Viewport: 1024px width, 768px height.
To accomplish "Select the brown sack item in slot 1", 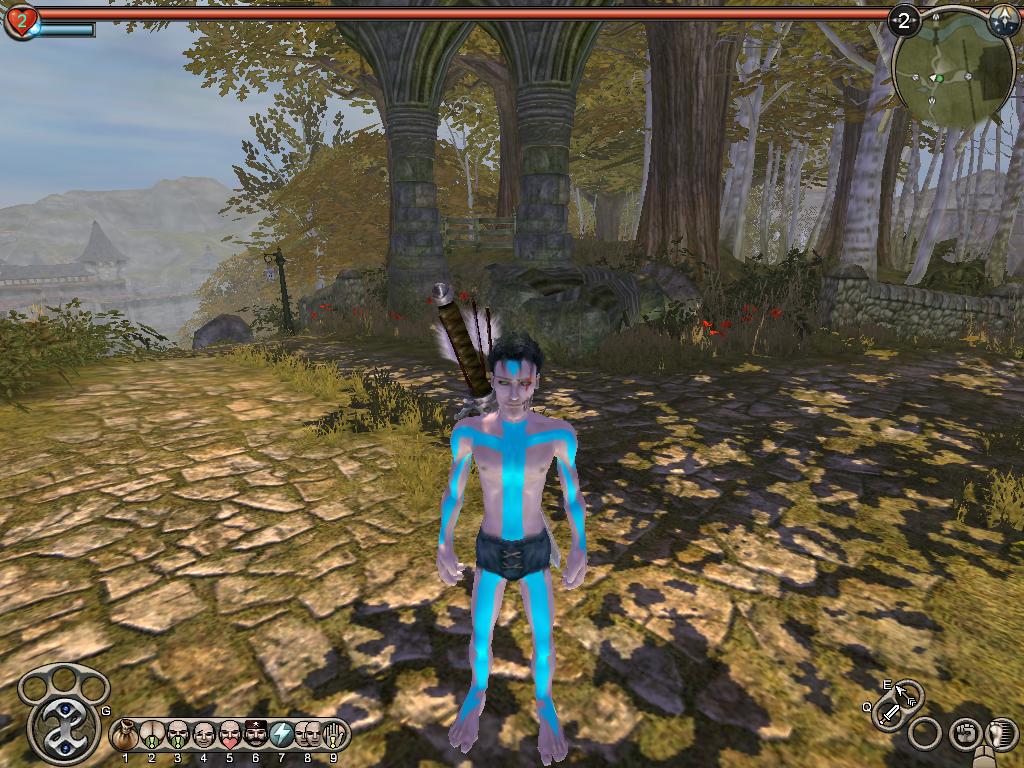I will tap(126, 736).
